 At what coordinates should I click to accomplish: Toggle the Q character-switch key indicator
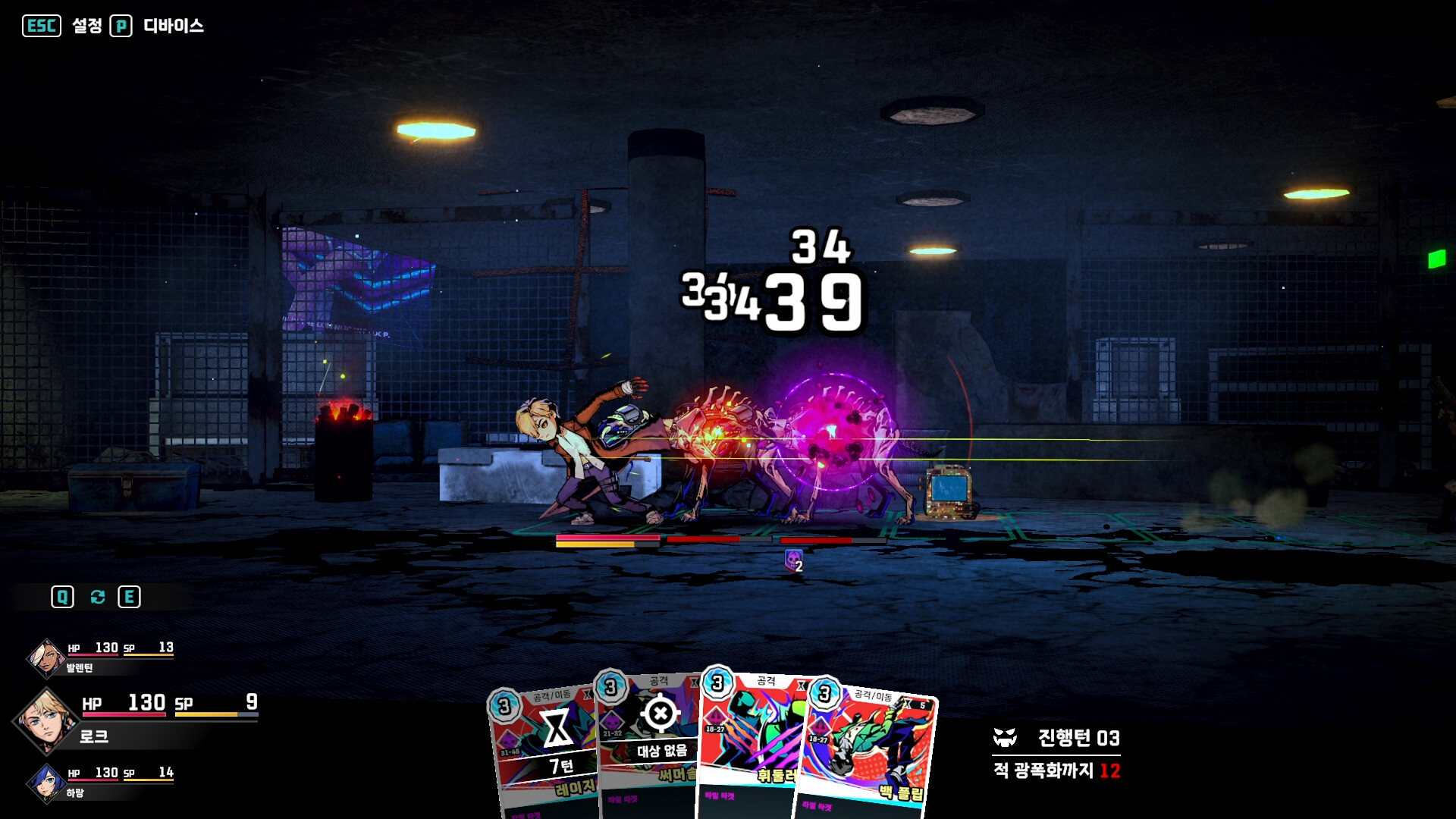click(63, 596)
